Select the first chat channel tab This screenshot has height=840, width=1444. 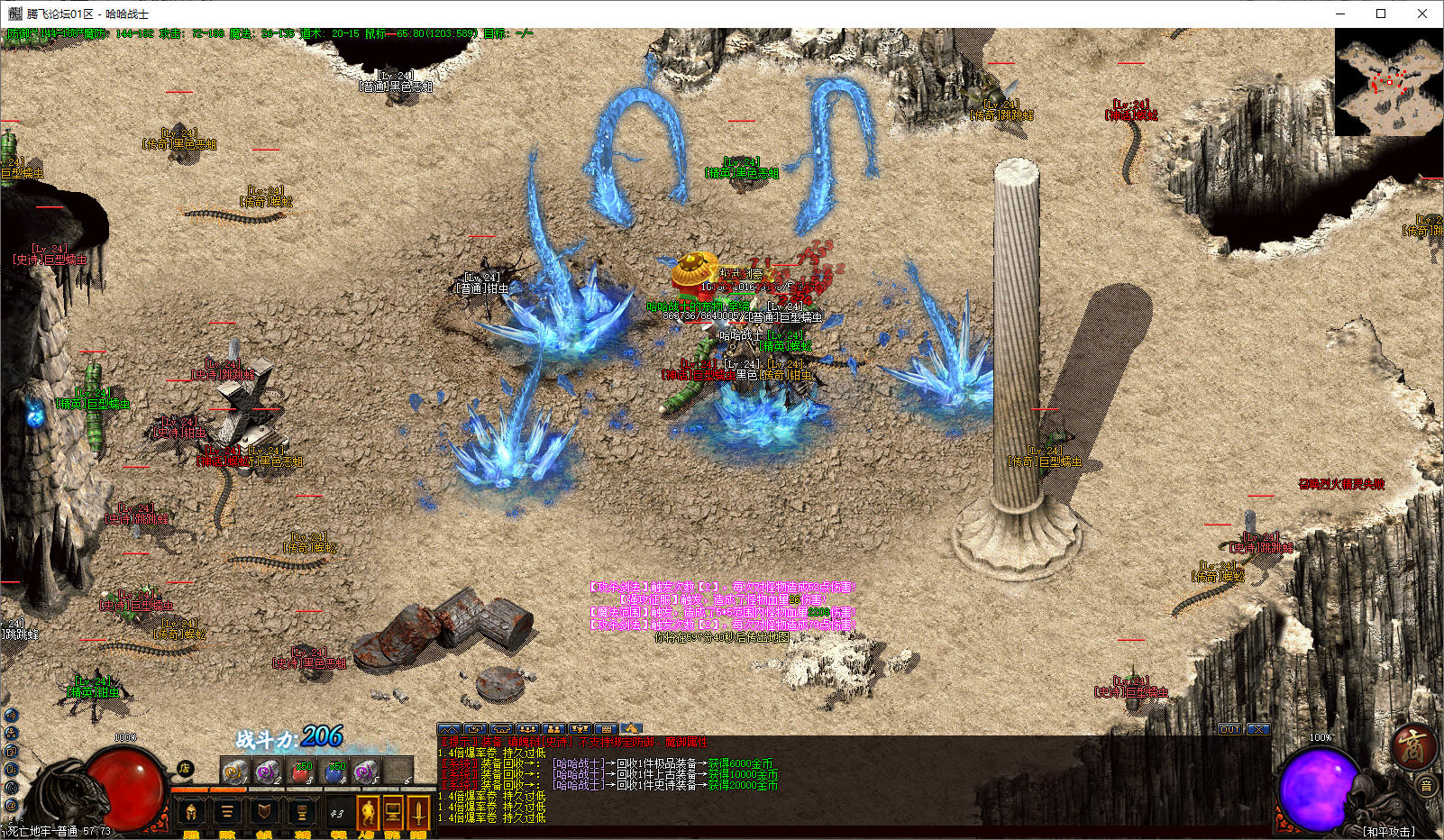pos(449,728)
